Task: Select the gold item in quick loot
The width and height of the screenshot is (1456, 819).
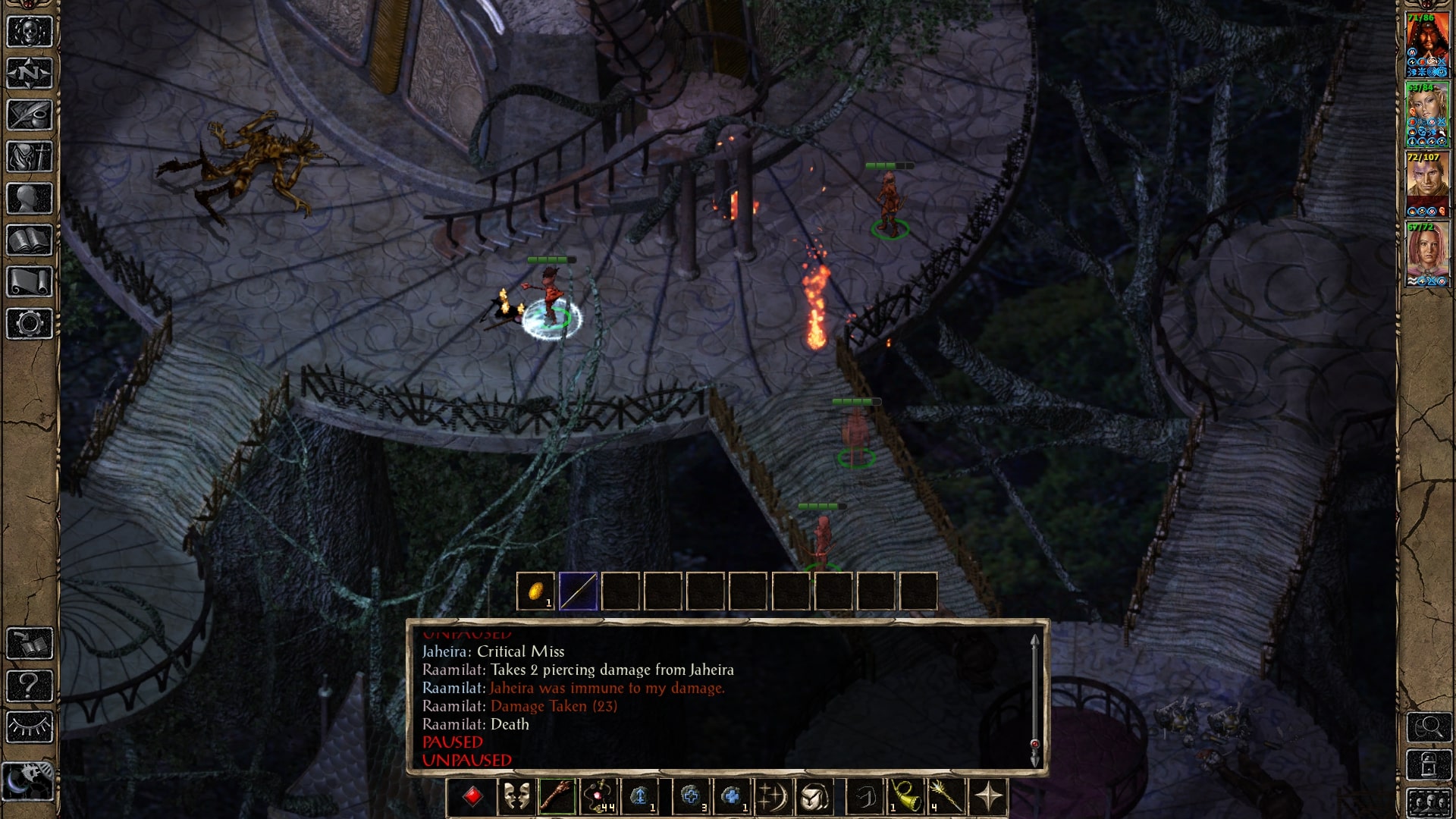Action: (535, 591)
